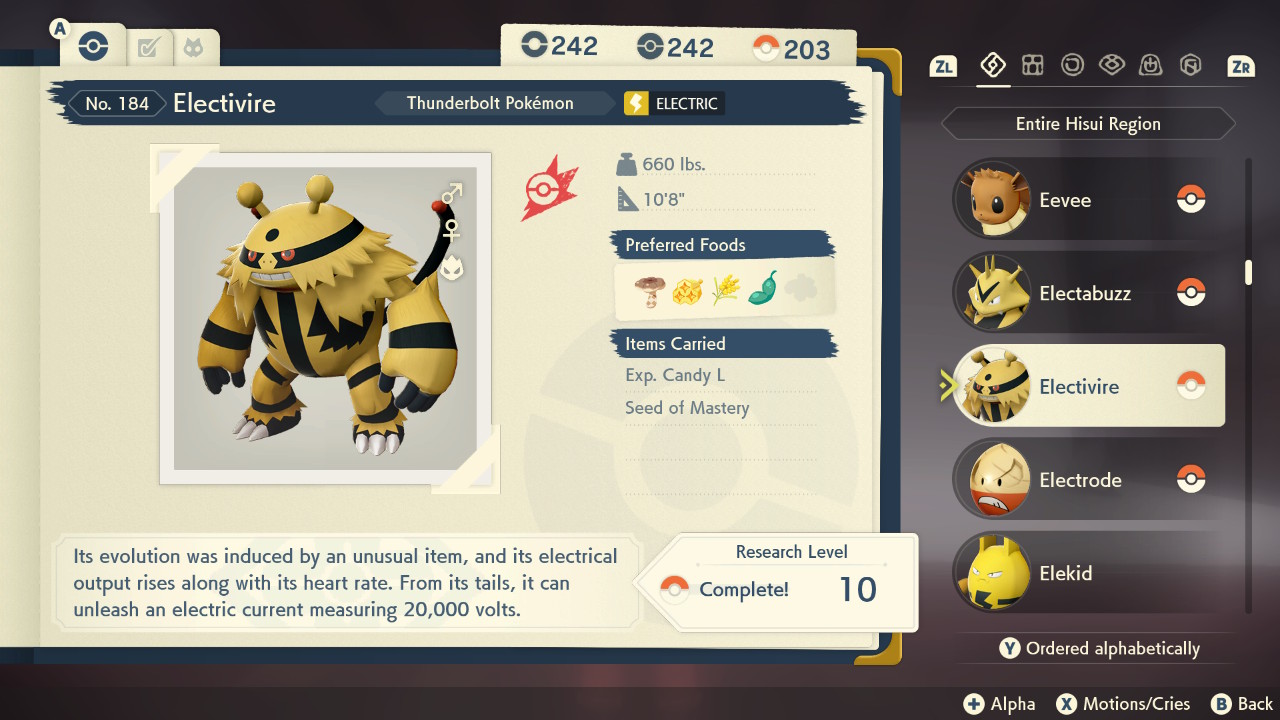Select the Entire Hisui Region diamond tab

(992, 66)
